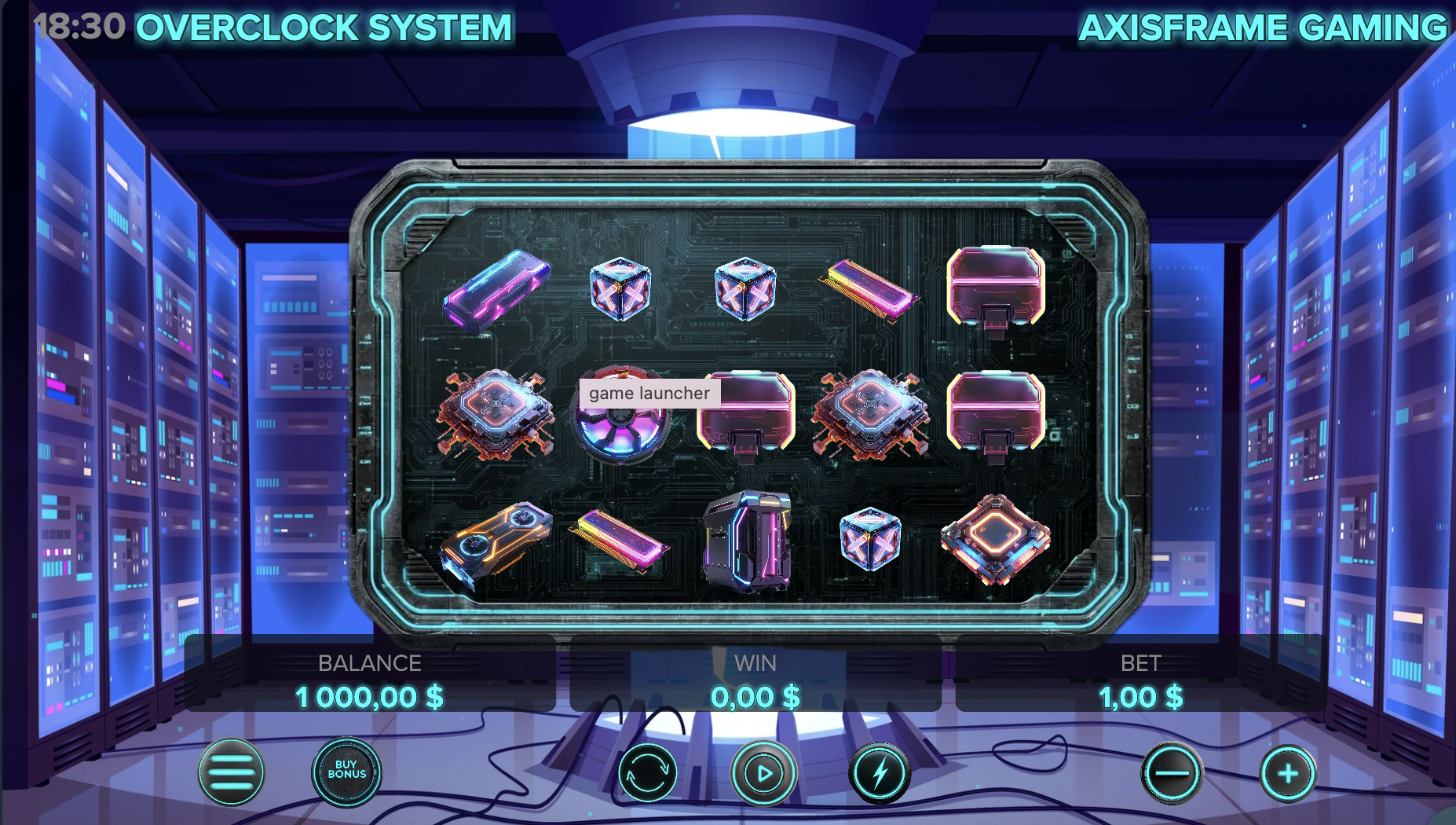Click the BALANCE display showing 1000,00 $
Viewport: 1456px width, 825px height.
click(369, 696)
